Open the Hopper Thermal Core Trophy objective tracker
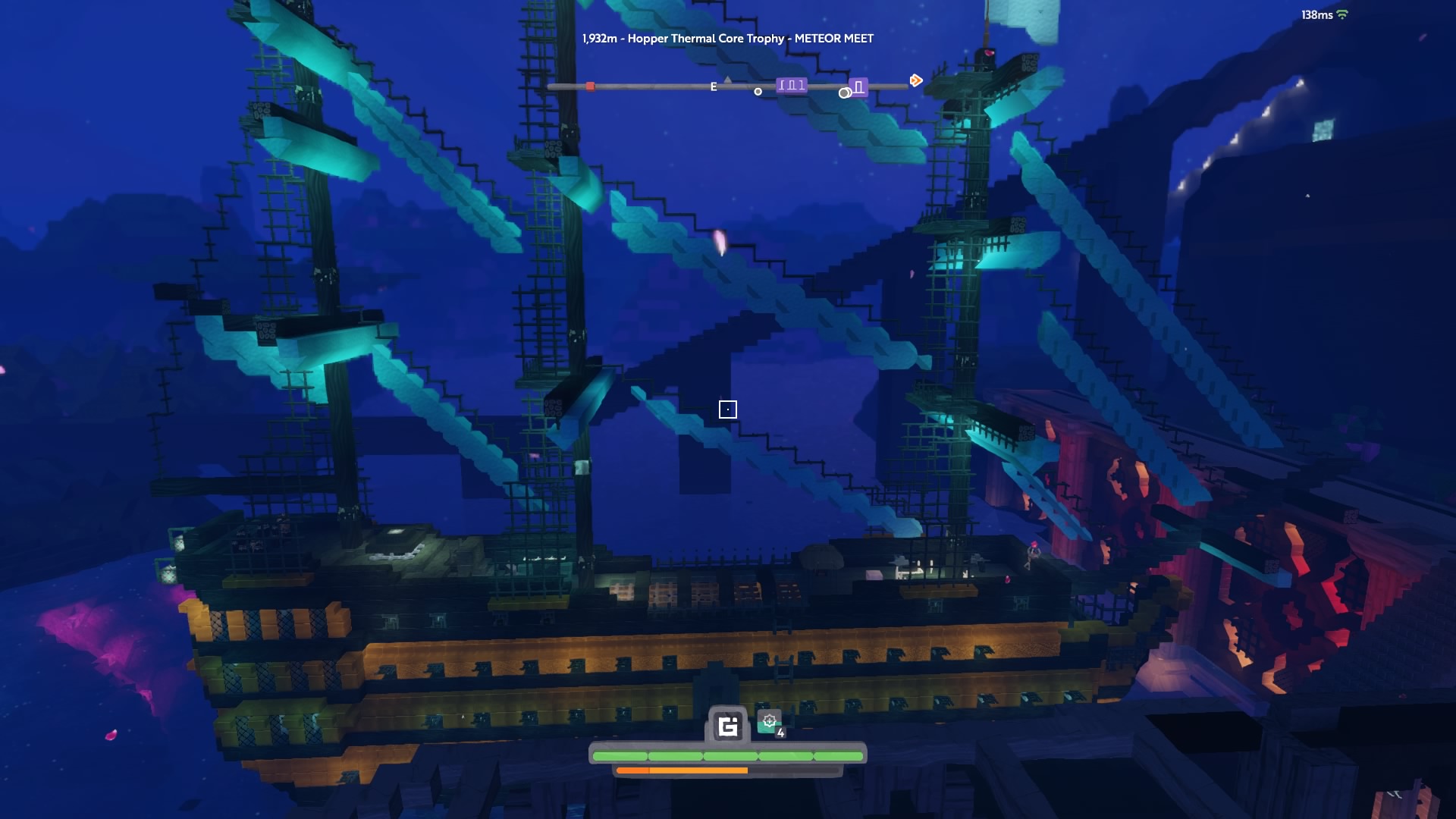 click(x=727, y=39)
